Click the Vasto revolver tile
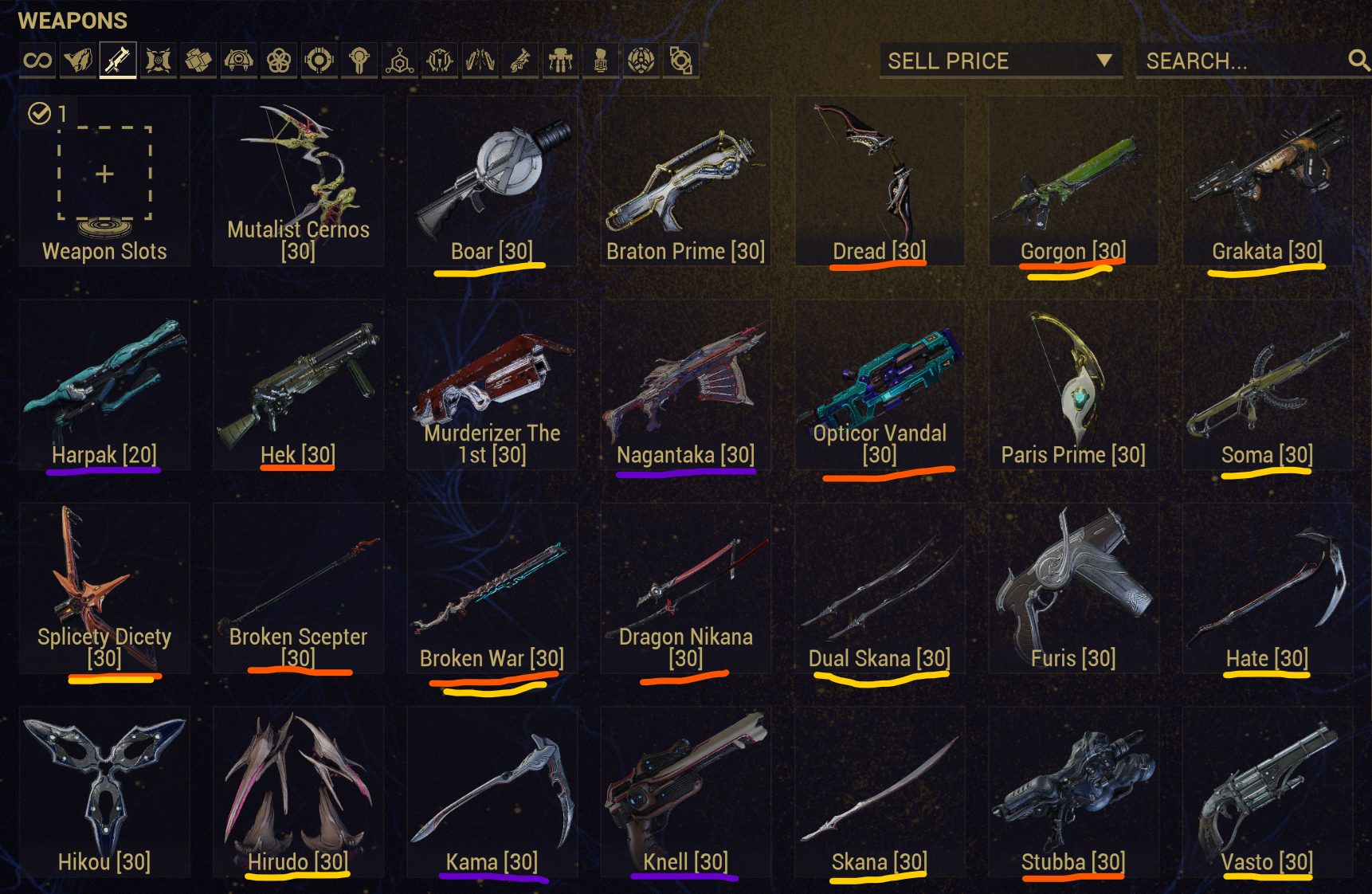Viewport: 1372px width, 894px height. pos(1267,791)
